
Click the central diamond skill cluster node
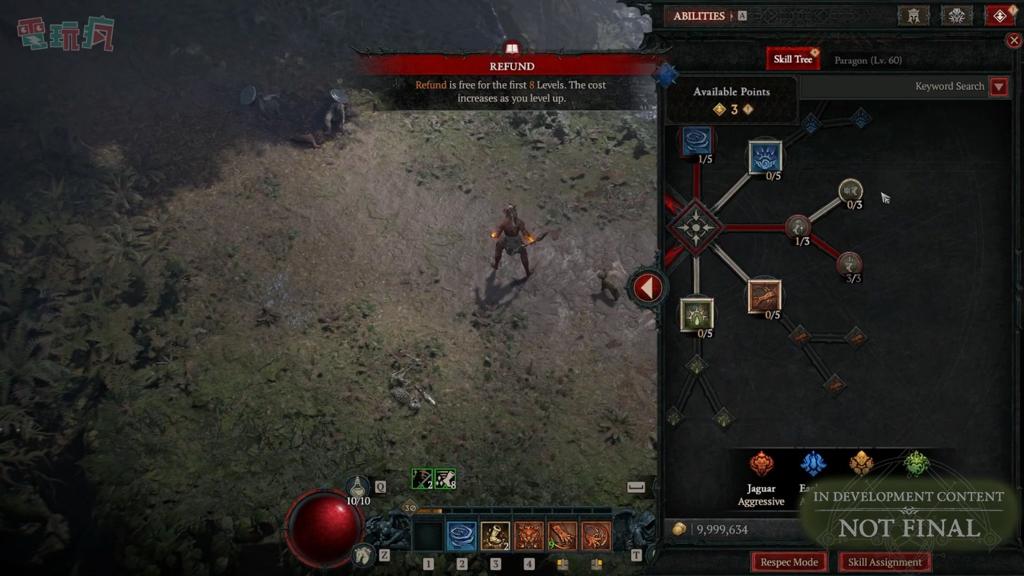(x=695, y=227)
